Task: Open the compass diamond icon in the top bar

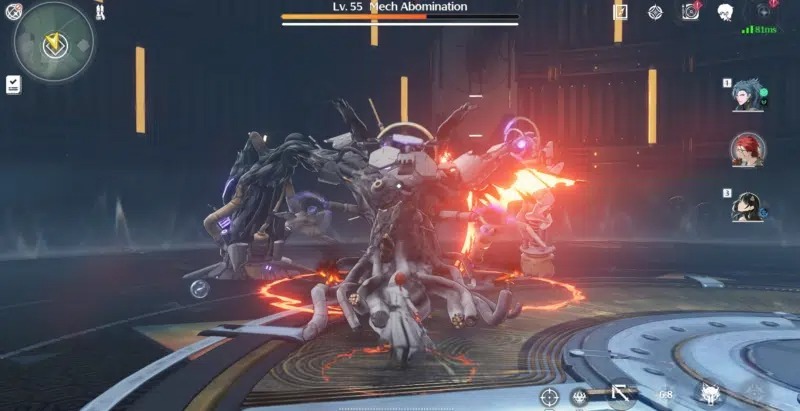Action: tap(655, 12)
